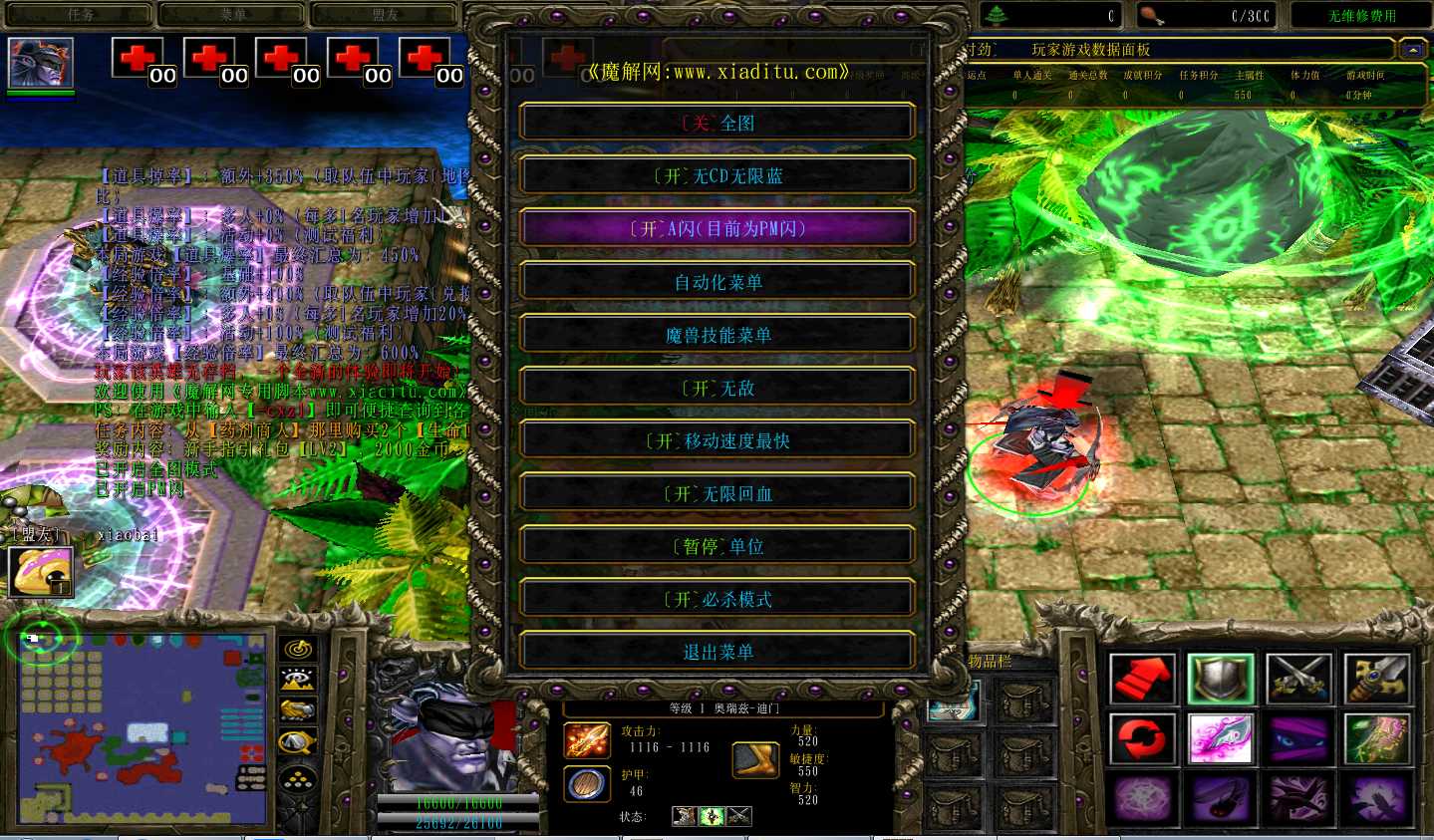
Task: Toggle the 〔关〕全图 full-map option
Action: point(717,123)
